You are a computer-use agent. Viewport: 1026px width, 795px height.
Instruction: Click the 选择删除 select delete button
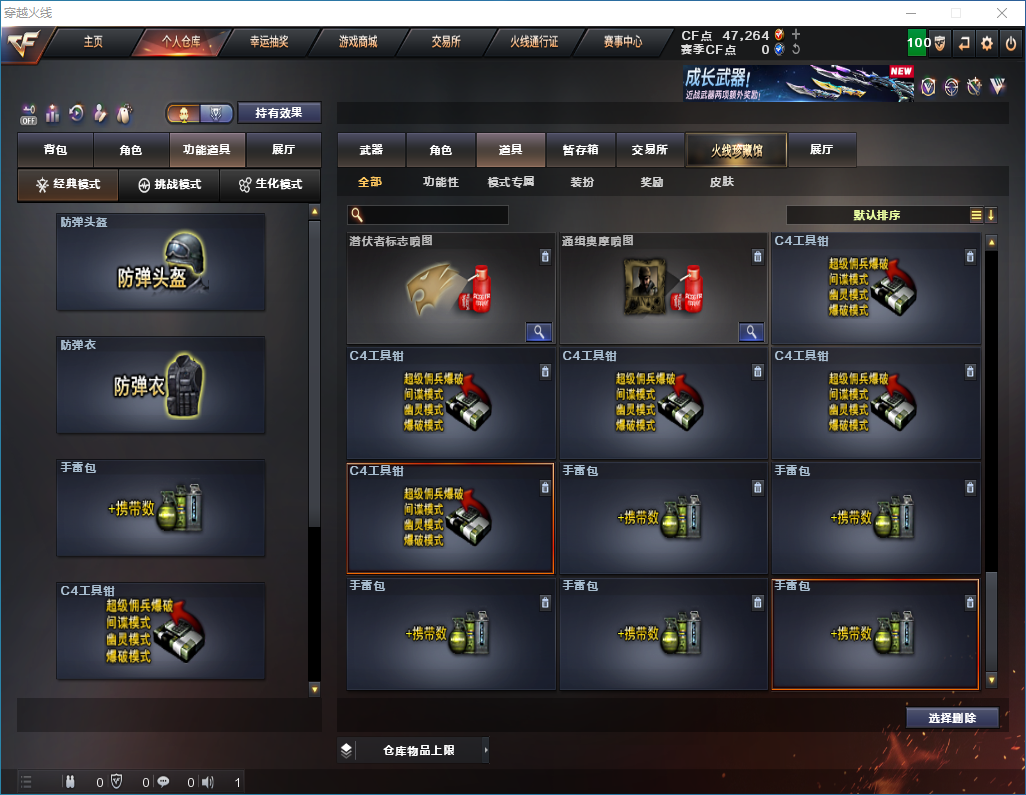[952, 718]
